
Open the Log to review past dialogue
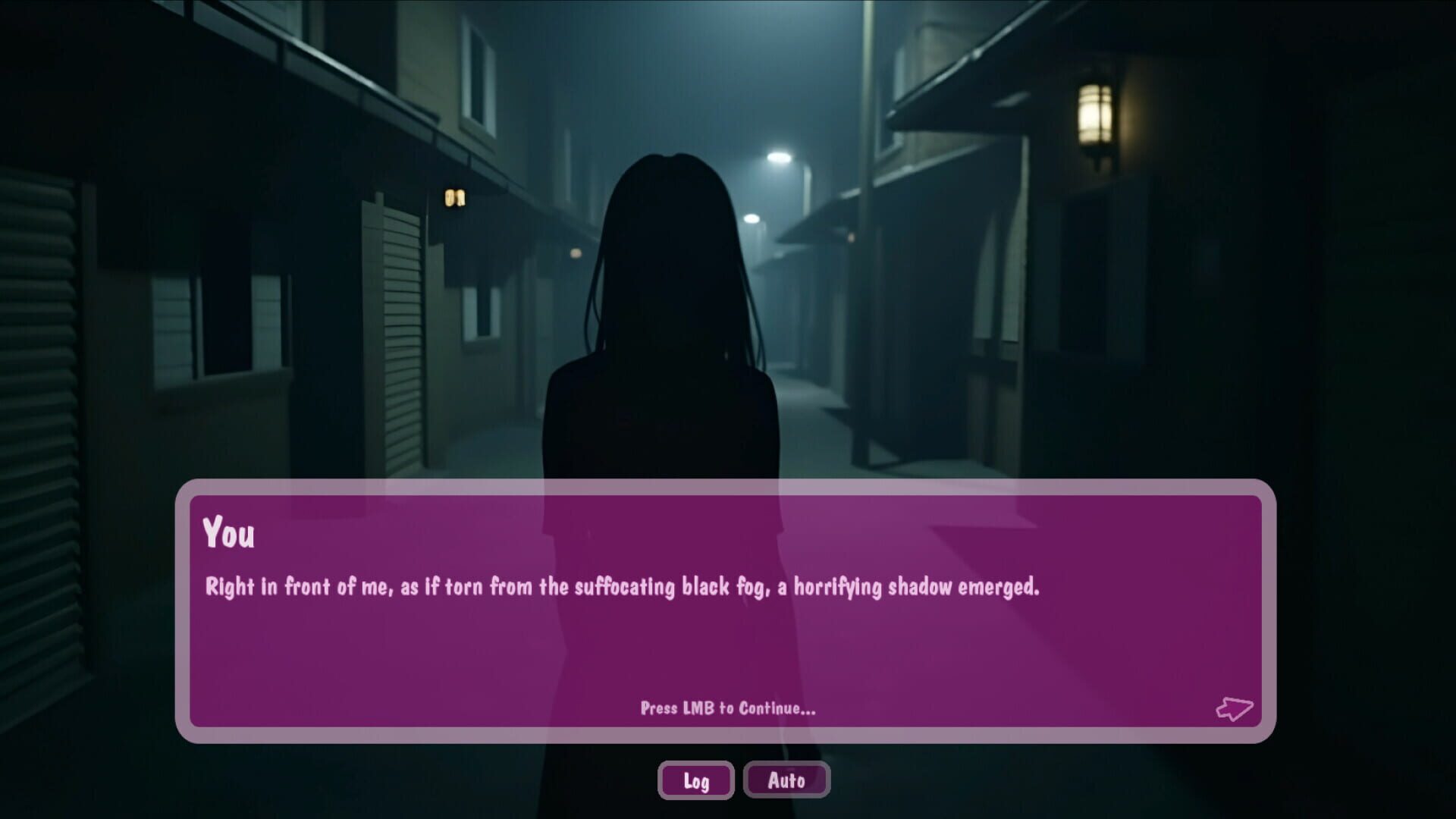point(695,780)
